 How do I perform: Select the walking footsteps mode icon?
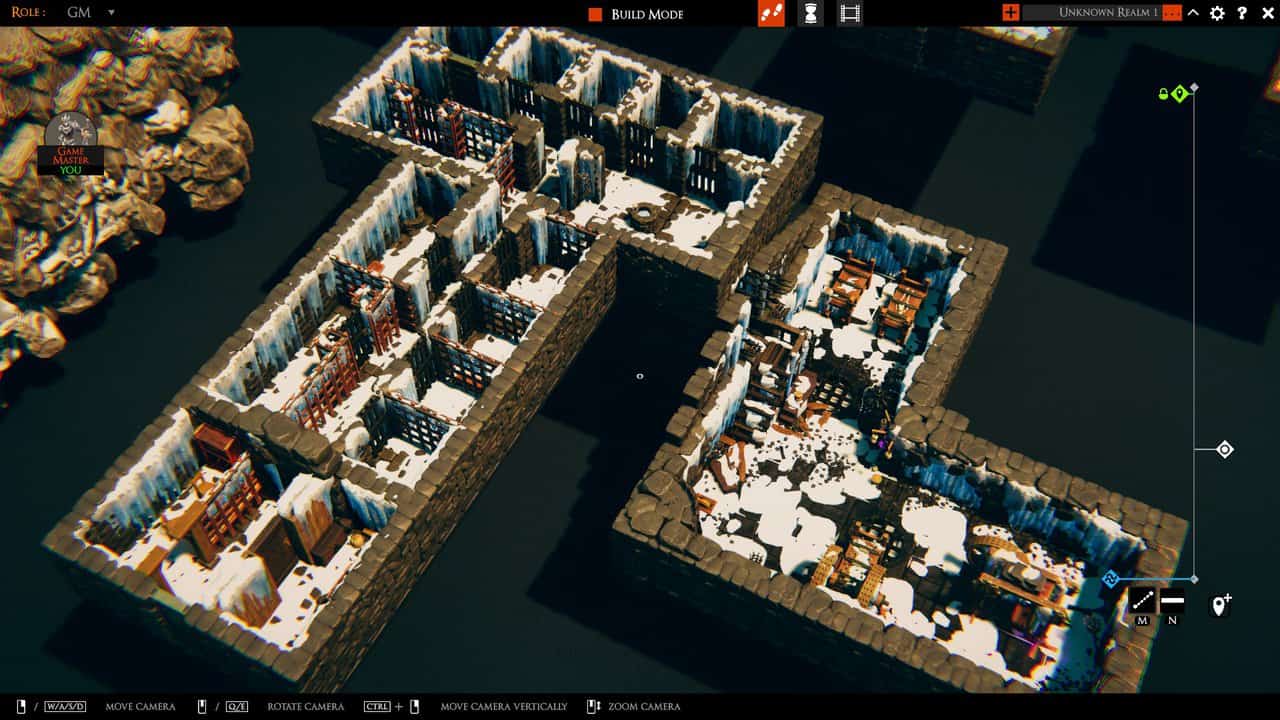(770, 13)
